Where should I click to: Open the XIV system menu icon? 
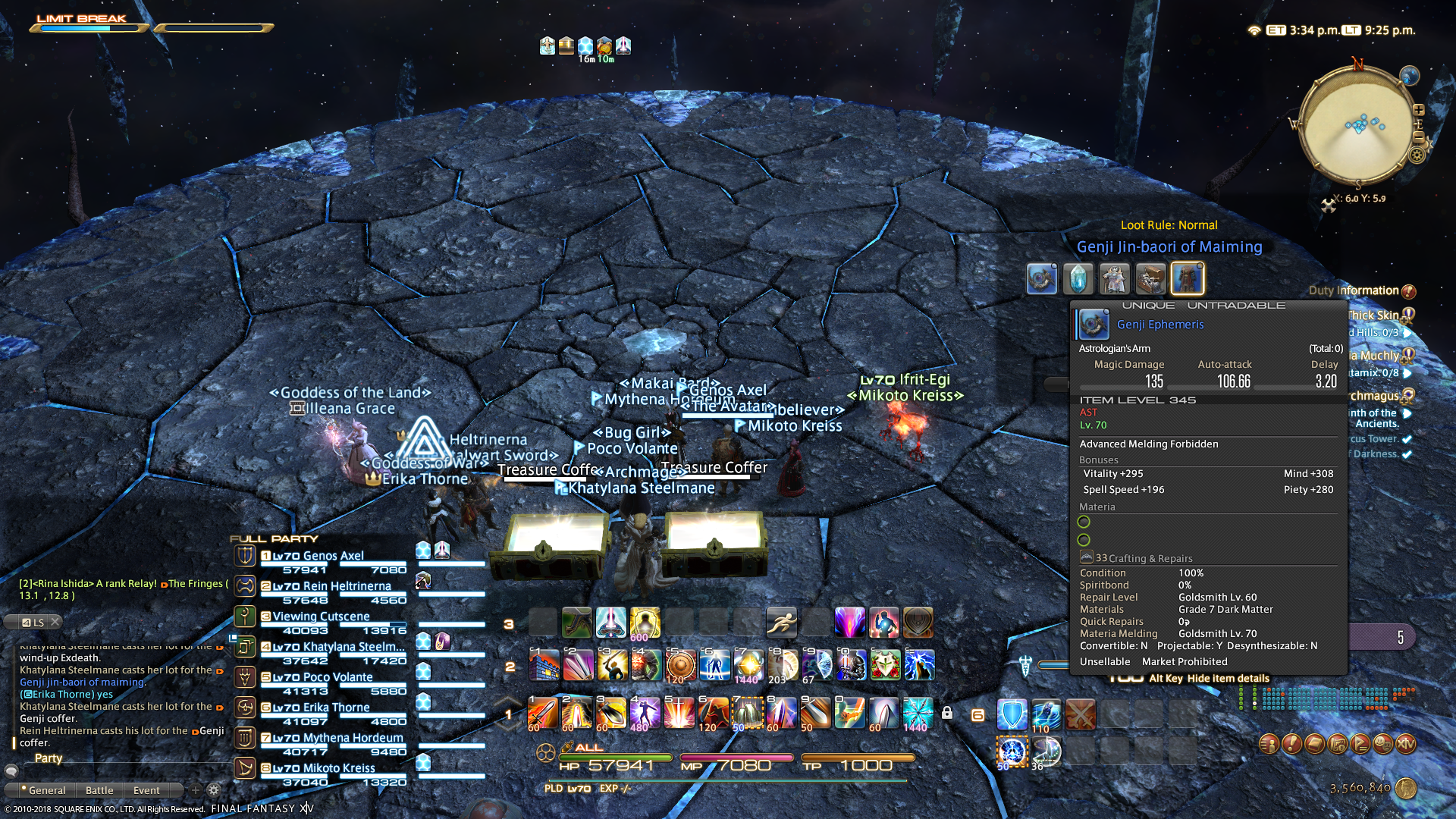(1406, 744)
